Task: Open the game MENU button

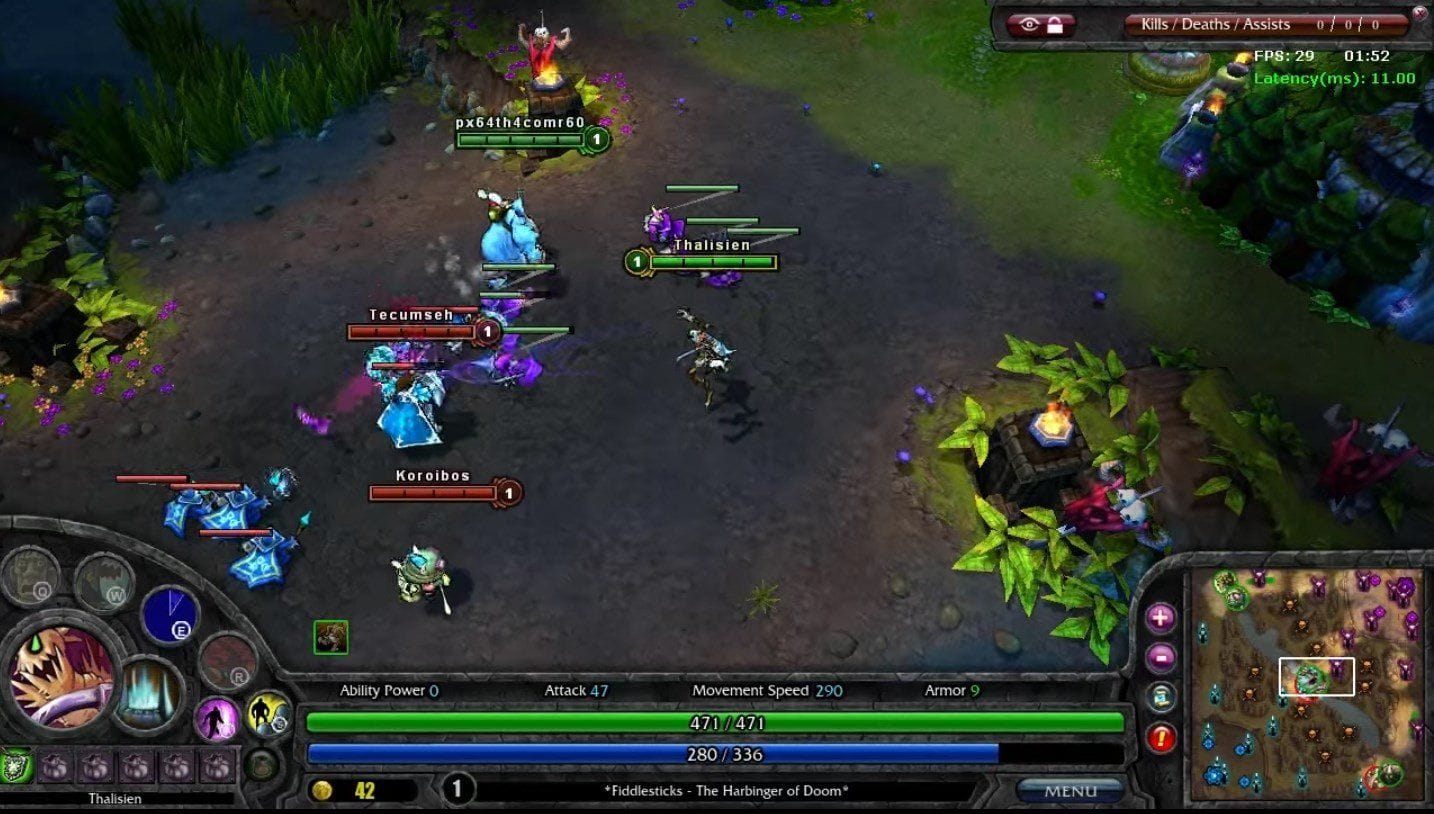Action: pyautogui.click(x=1070, y=791)
